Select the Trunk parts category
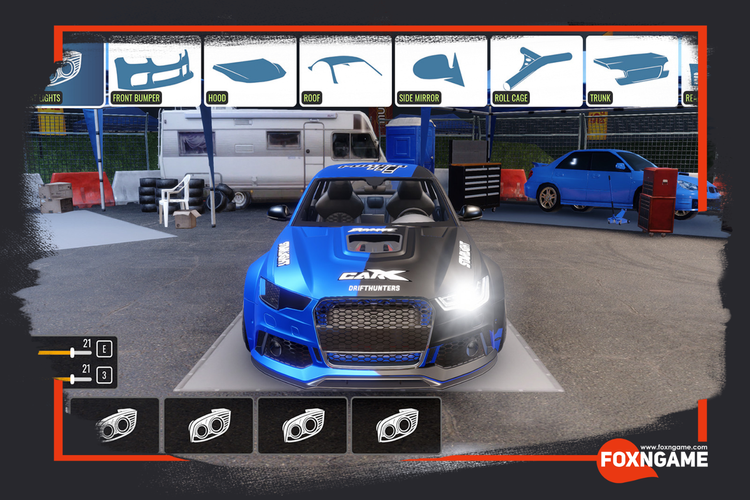Viewport: 750px width, 500px height. click(632, 72)
